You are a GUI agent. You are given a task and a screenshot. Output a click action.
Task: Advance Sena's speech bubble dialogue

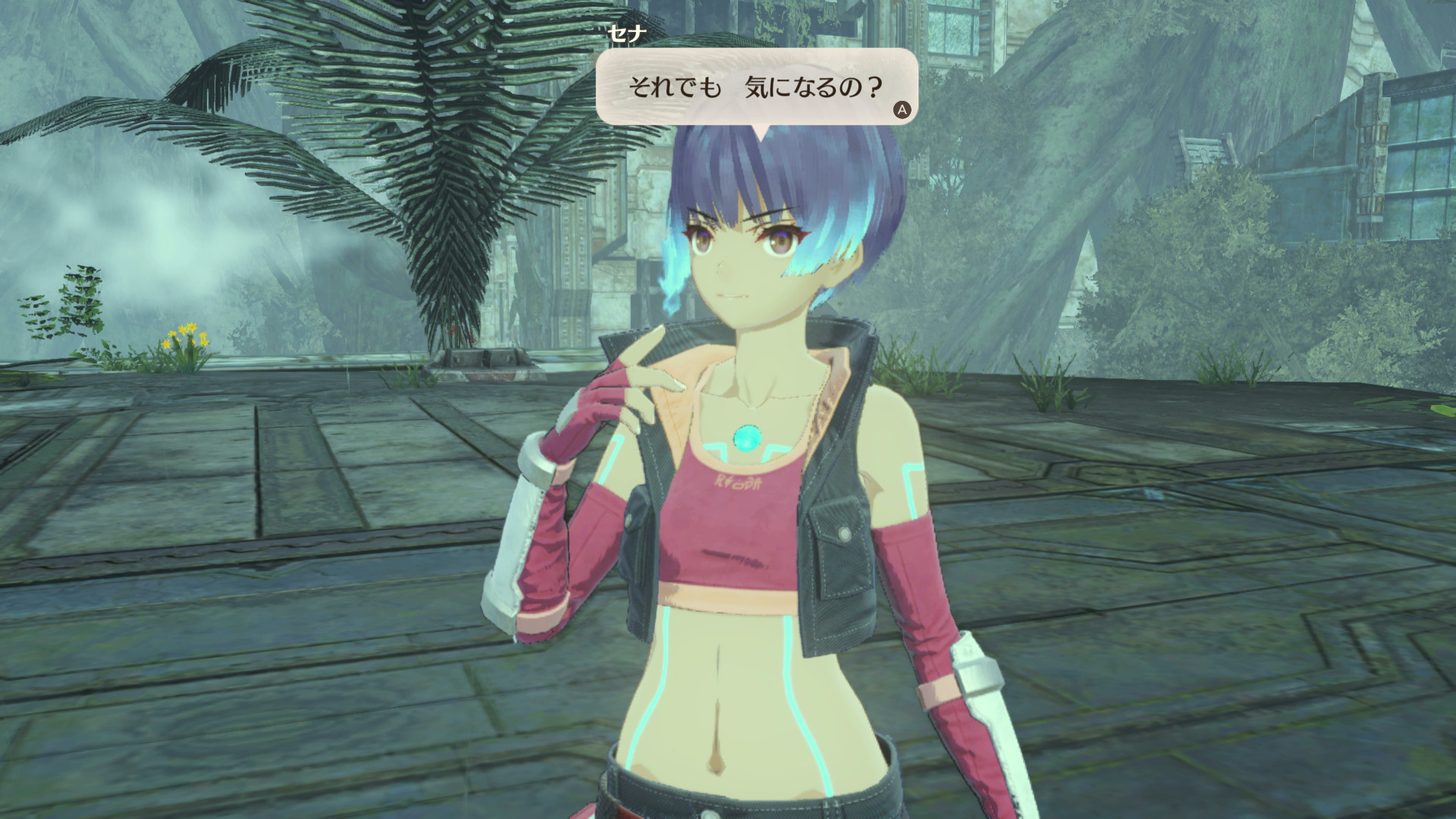click(902, 110)
